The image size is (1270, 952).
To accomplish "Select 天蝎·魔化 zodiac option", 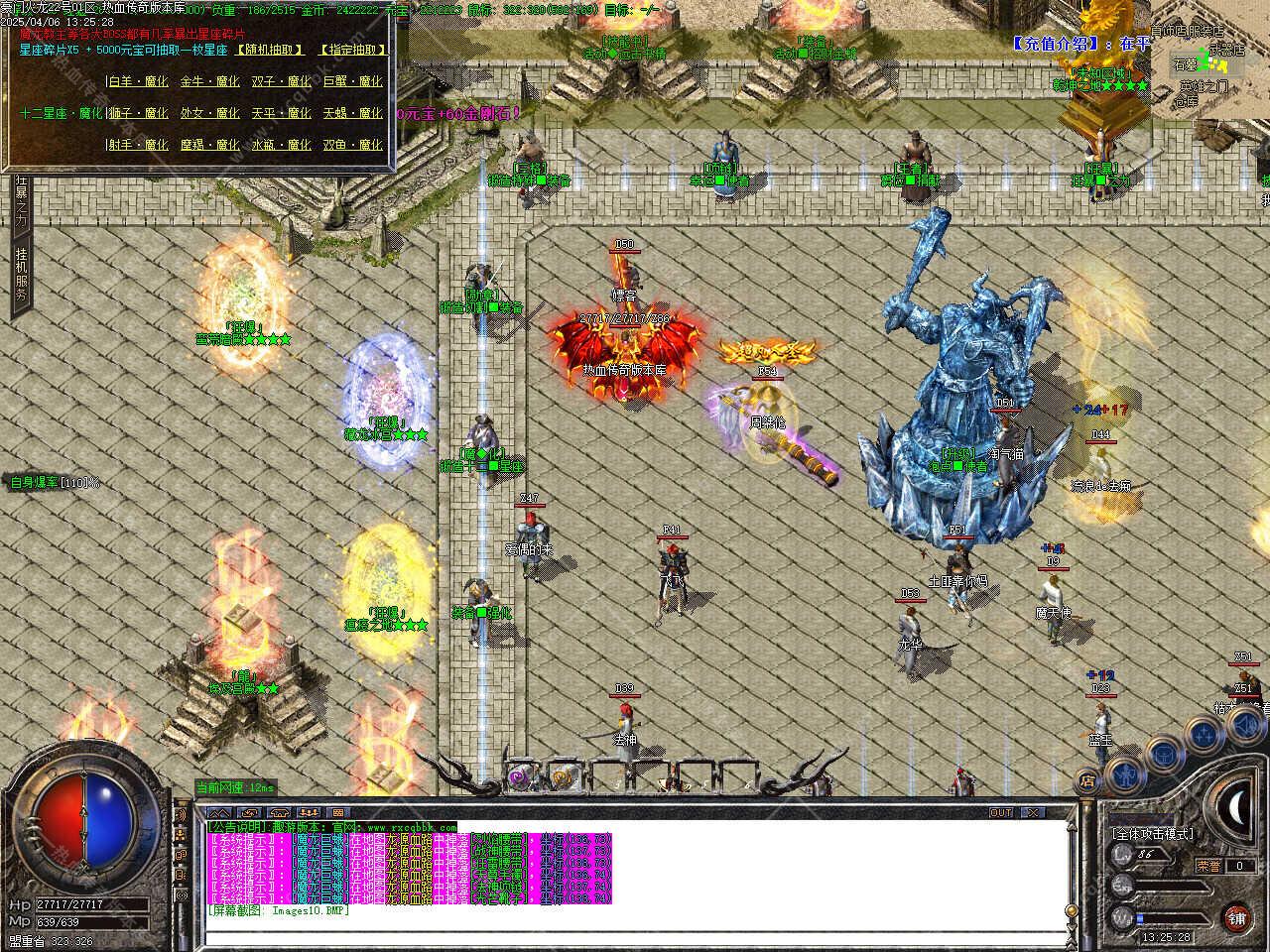I will (352, 114).
